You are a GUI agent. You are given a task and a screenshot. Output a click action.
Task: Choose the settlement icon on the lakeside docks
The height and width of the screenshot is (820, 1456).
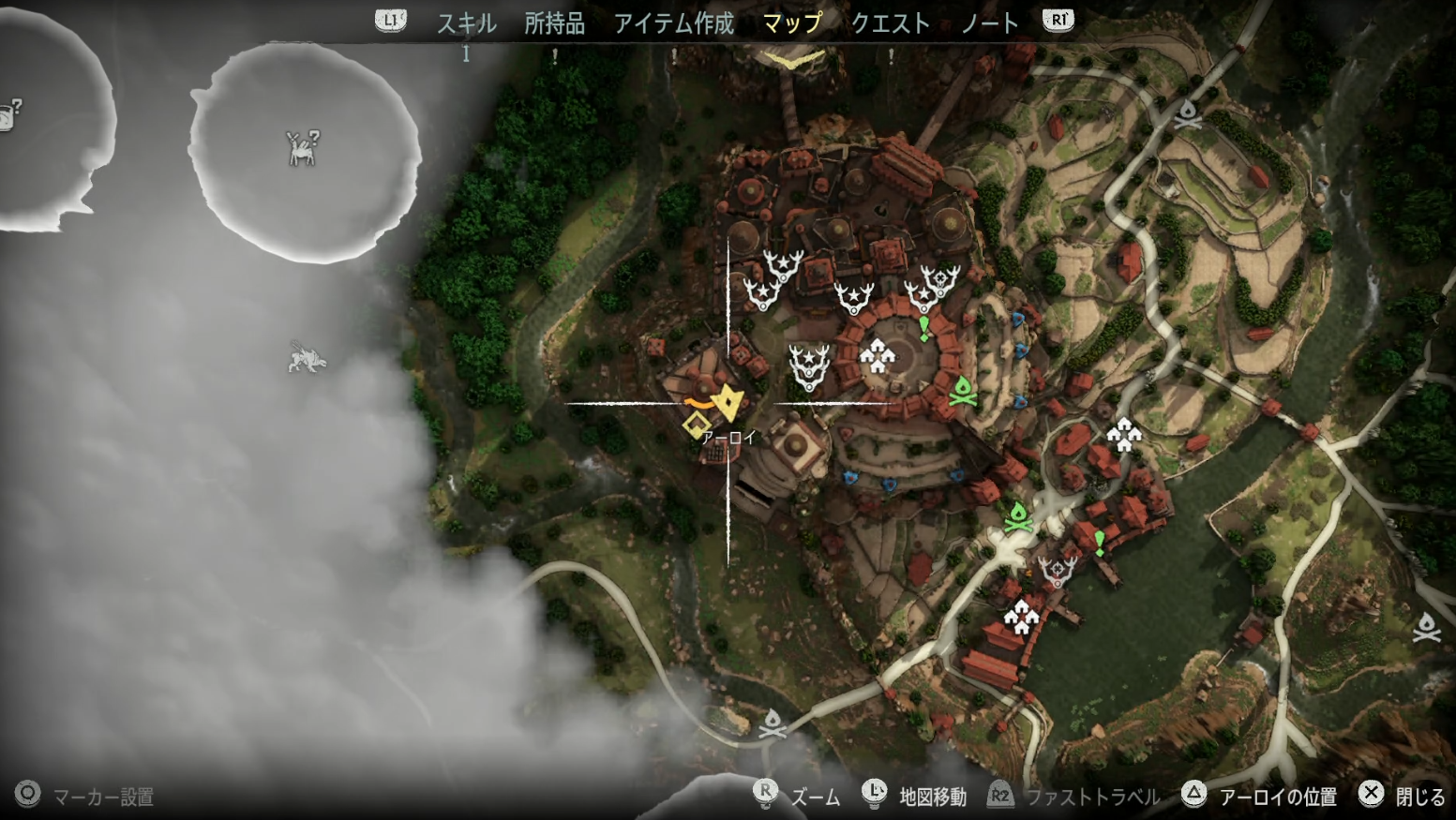click(1021, 618)
